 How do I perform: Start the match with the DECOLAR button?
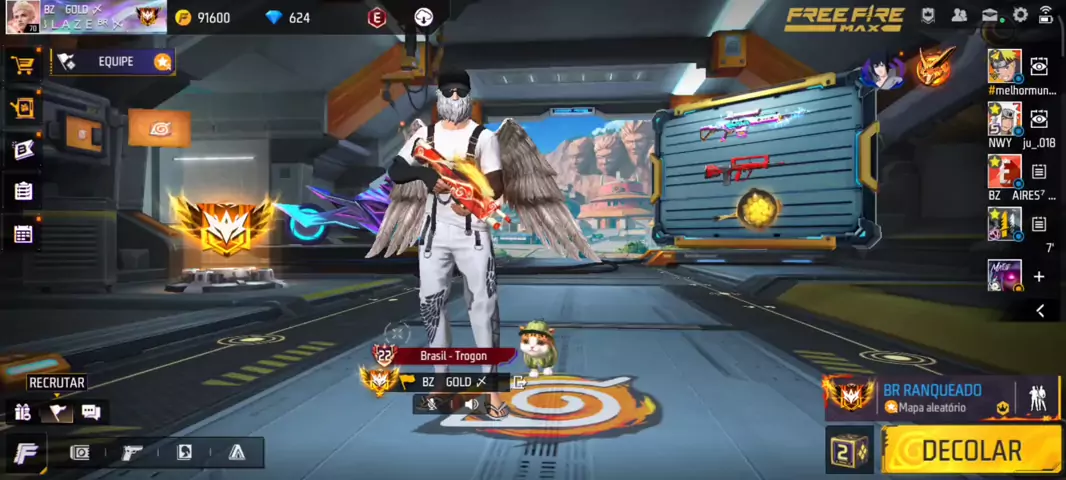[x=970, y=450]
